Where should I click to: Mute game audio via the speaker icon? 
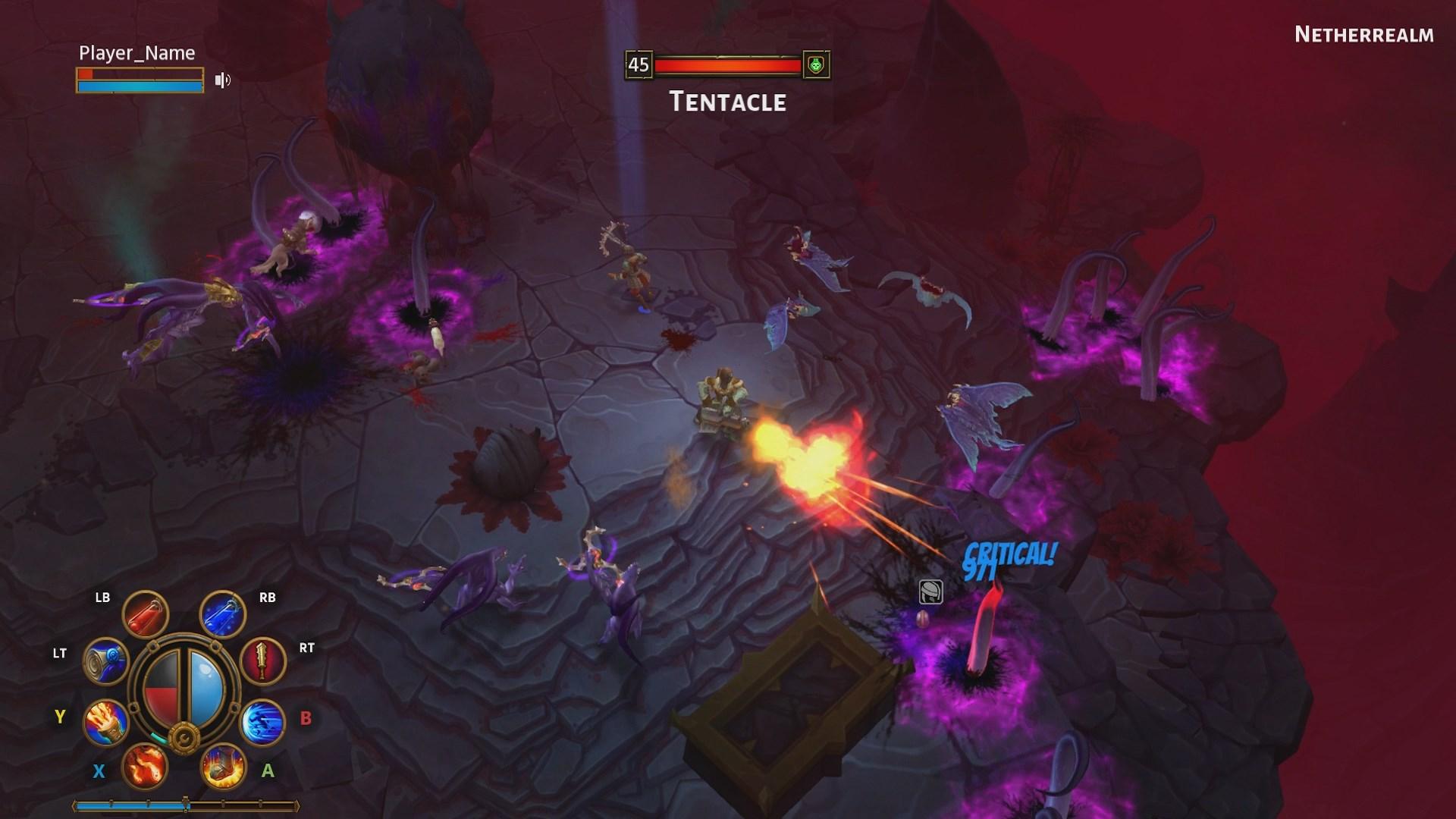coord(221,80)
